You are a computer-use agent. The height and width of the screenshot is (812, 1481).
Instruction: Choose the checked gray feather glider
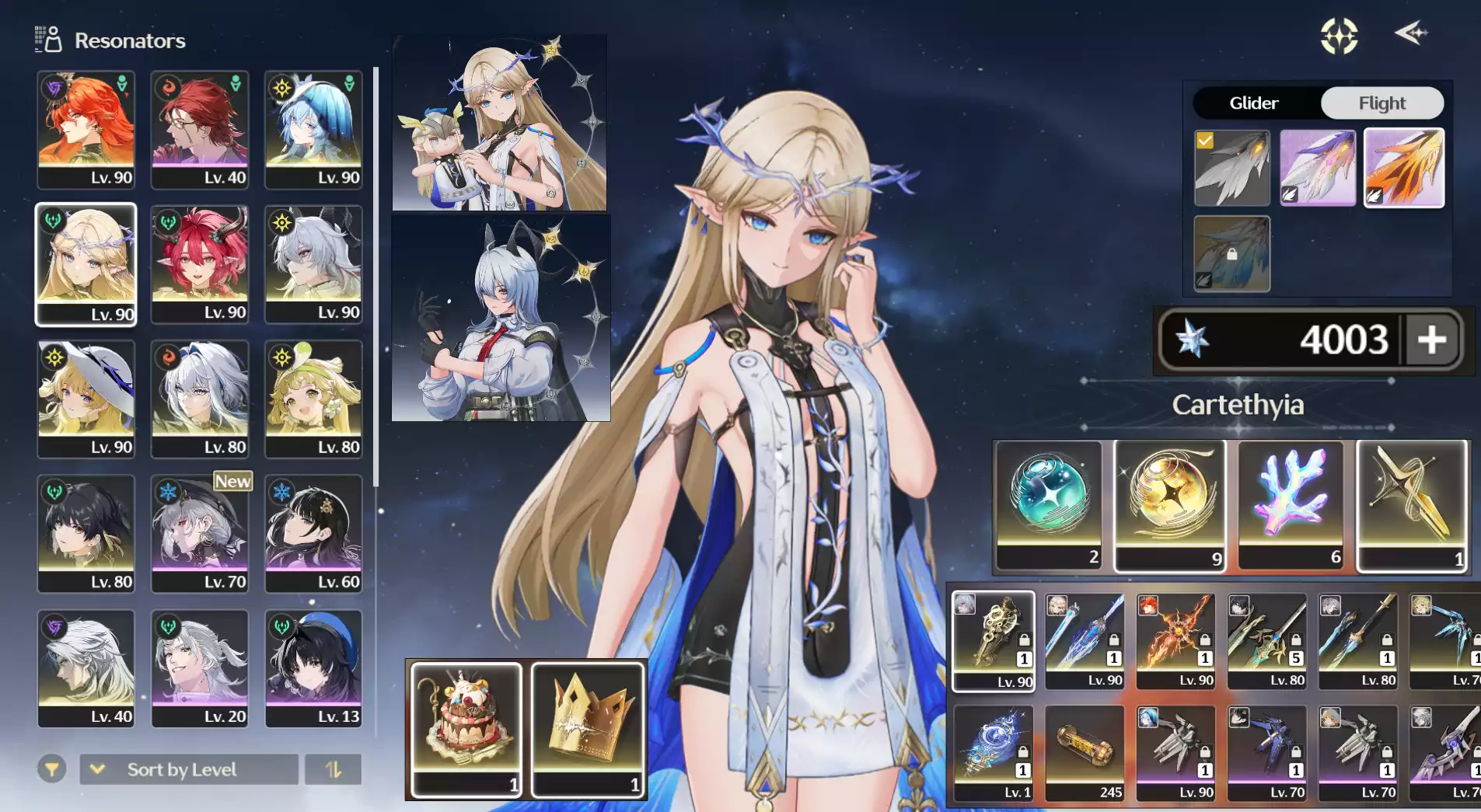[x=1231, y=167]
